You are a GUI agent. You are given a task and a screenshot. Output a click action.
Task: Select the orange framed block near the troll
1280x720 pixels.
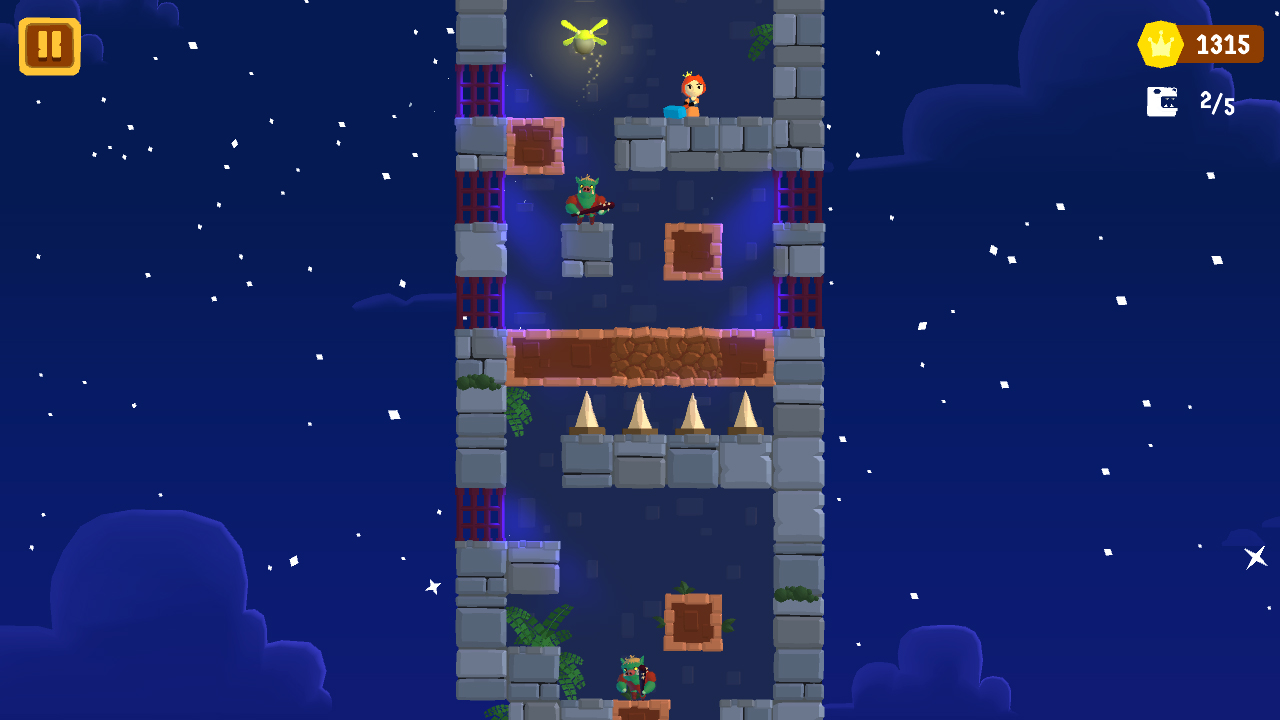[692, 250]
